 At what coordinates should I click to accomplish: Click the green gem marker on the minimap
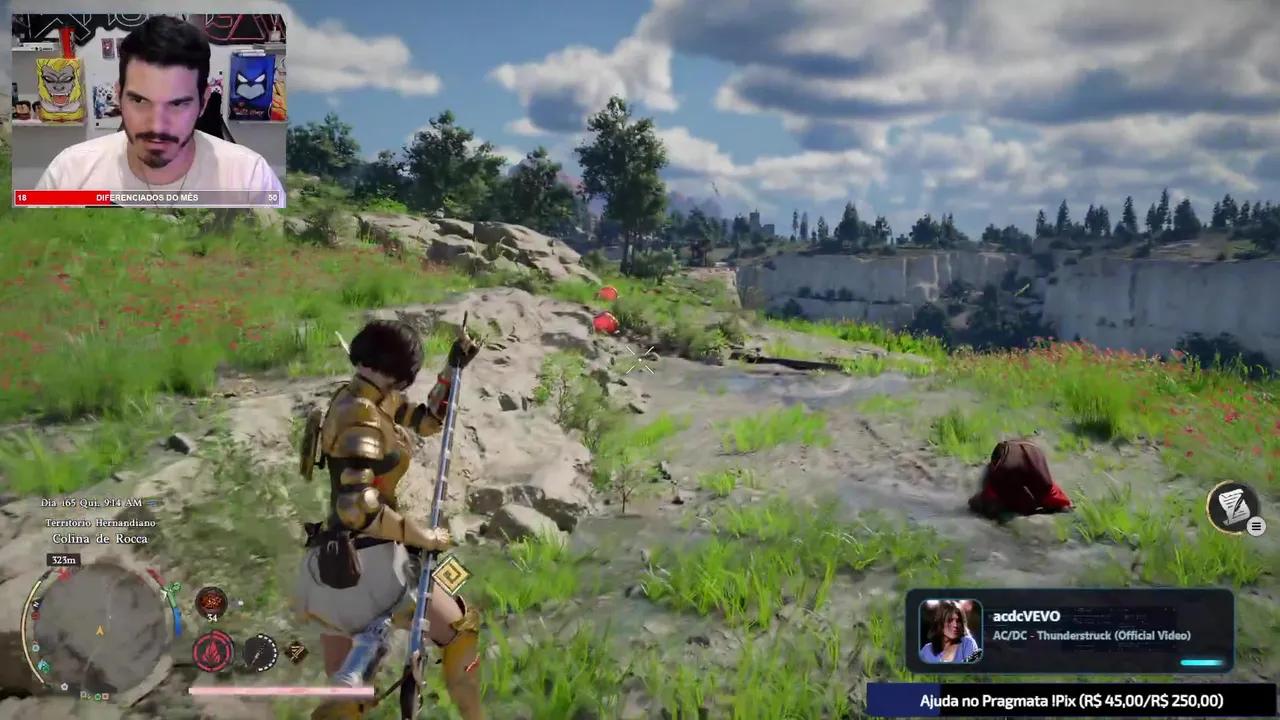tap(175, 588)
